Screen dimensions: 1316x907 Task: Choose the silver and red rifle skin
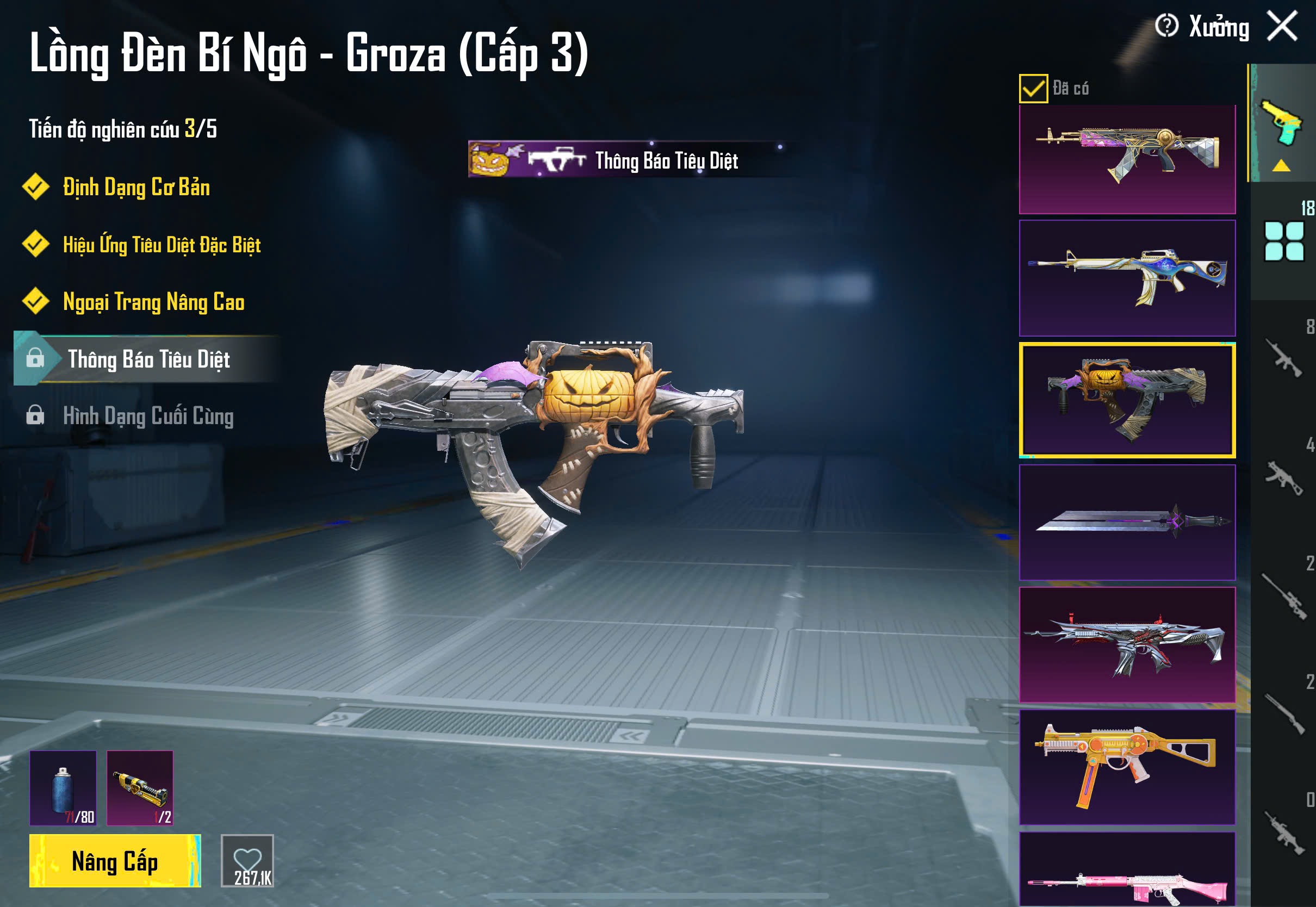coord(1127,644)
